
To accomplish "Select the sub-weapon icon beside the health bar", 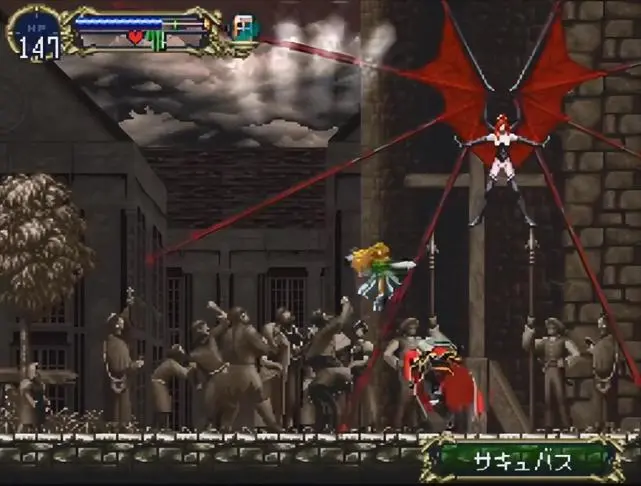I will click(243, 28).
